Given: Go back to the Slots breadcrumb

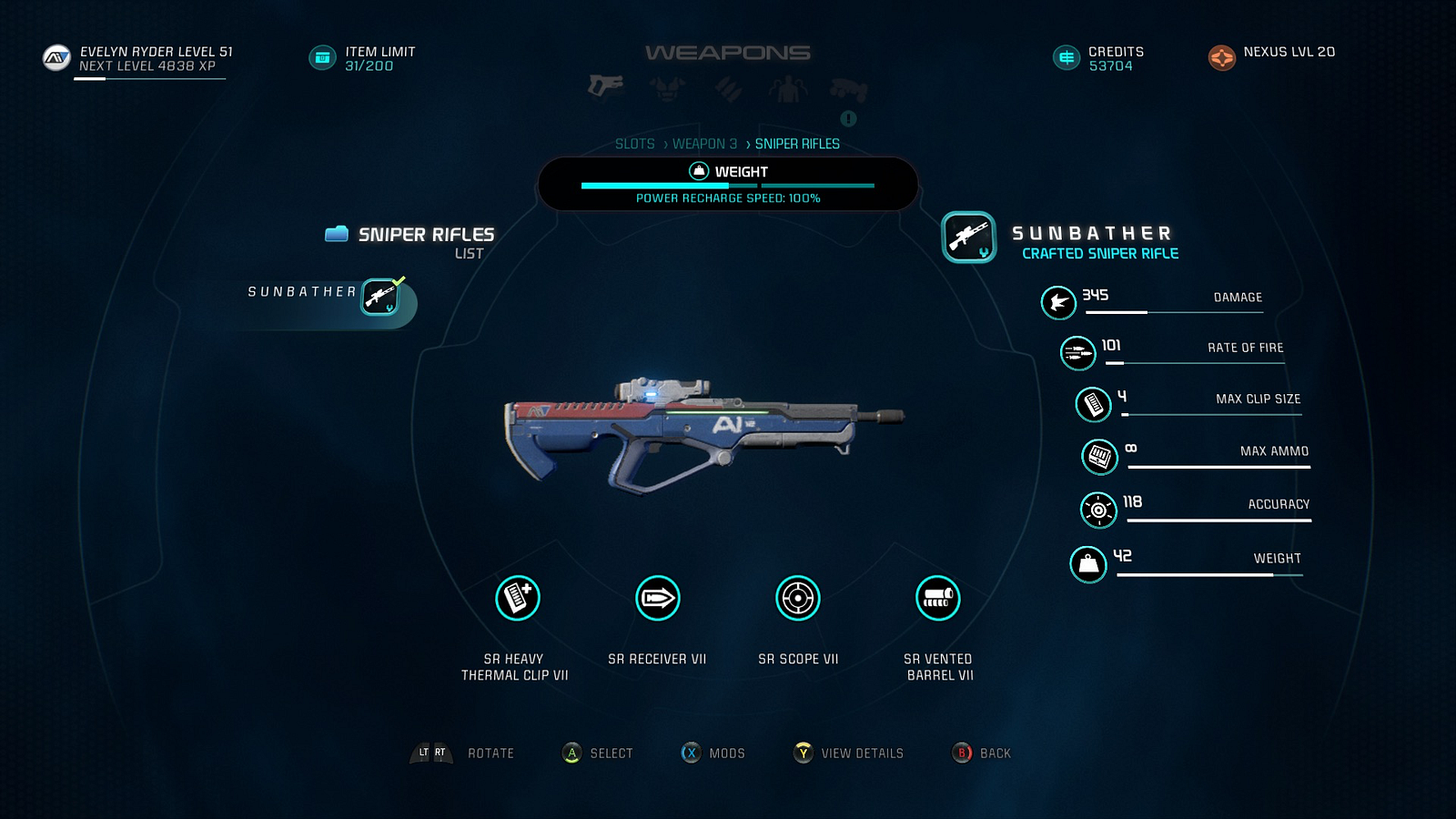Looking at the screenshot, I should (634, 144).
